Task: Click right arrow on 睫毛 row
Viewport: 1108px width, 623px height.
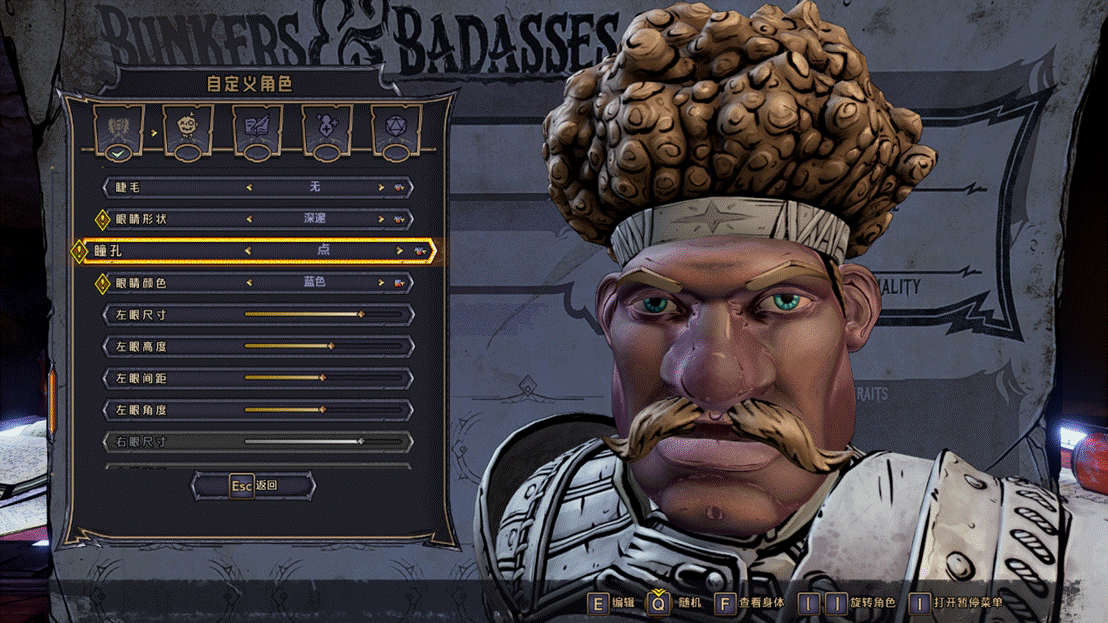Action: [x=381, y=187]
